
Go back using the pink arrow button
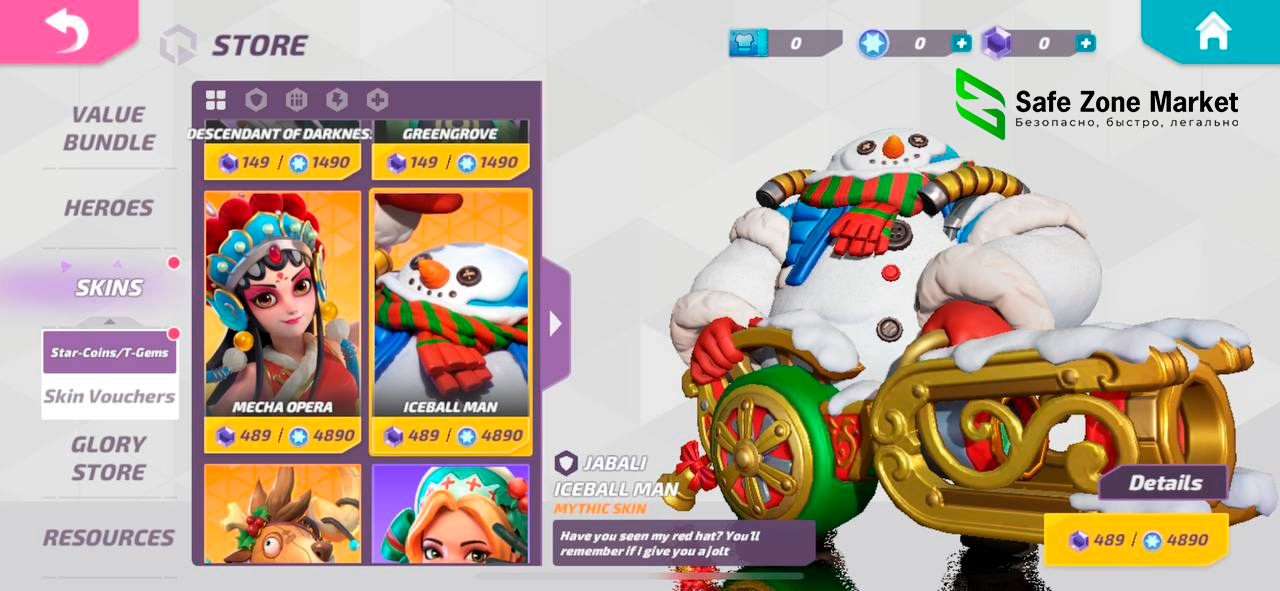[x=66, y=30]
